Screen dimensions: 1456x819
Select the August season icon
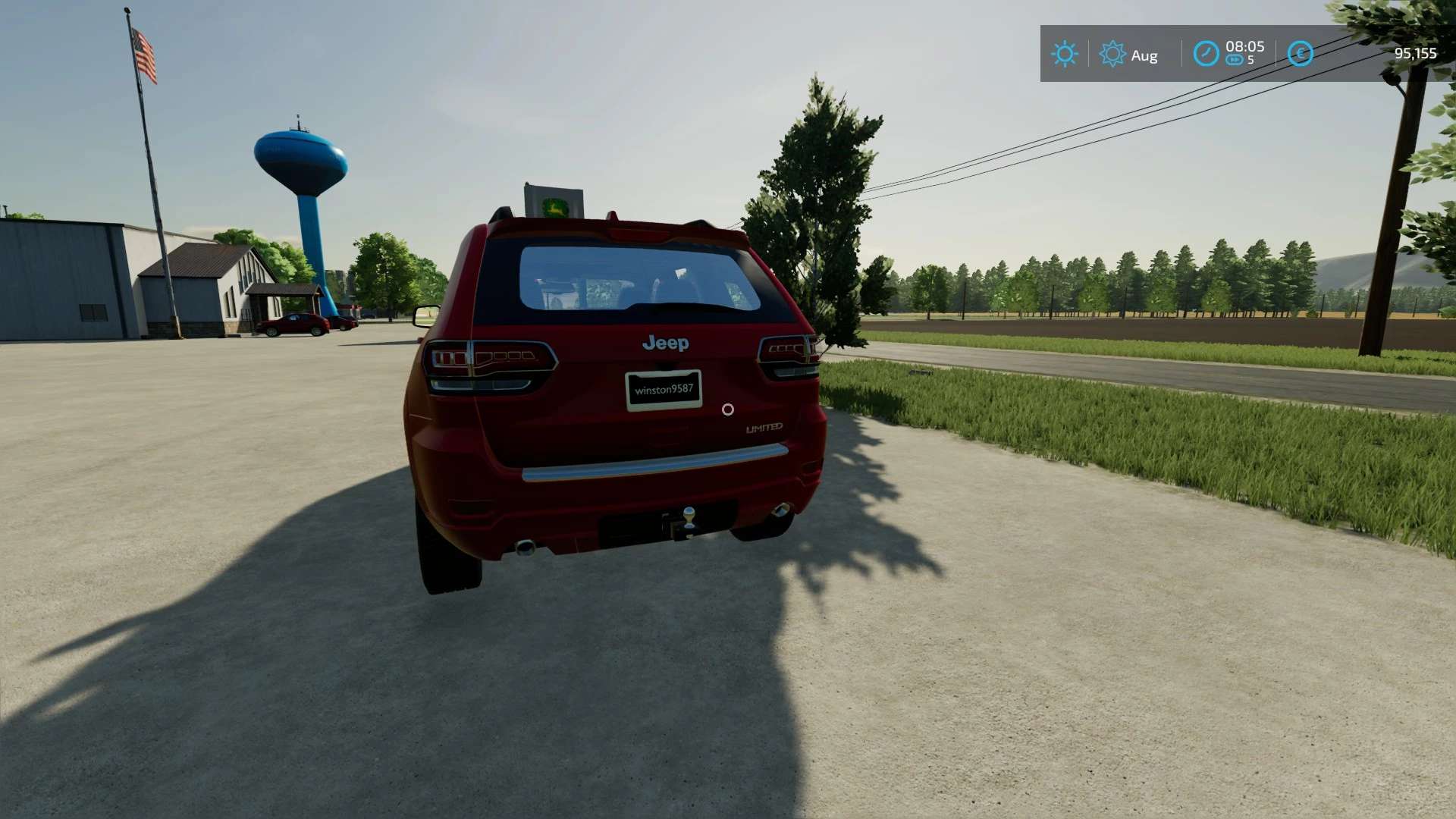tap(1112, 54)
